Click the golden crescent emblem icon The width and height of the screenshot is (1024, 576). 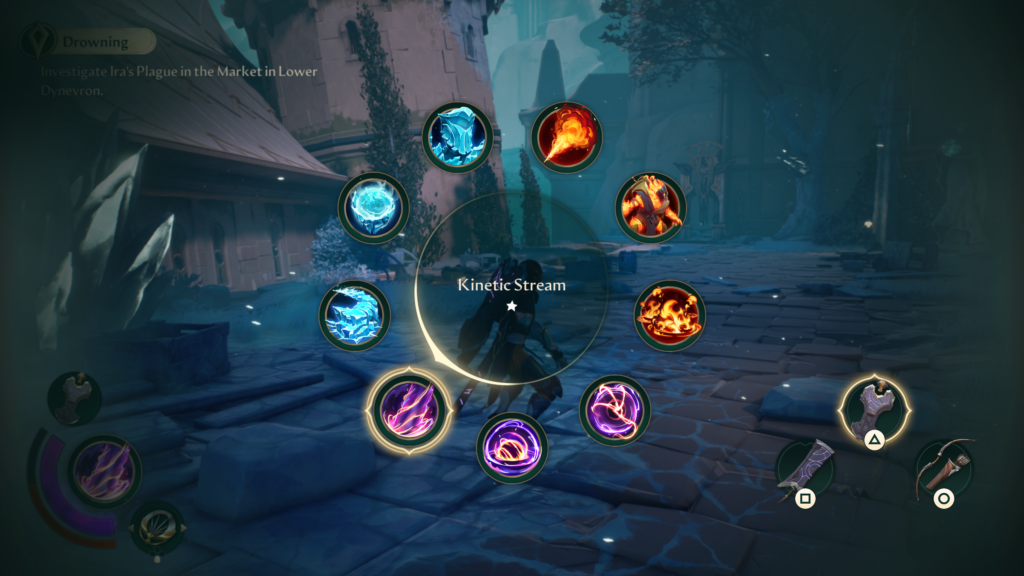coord(157,526)
